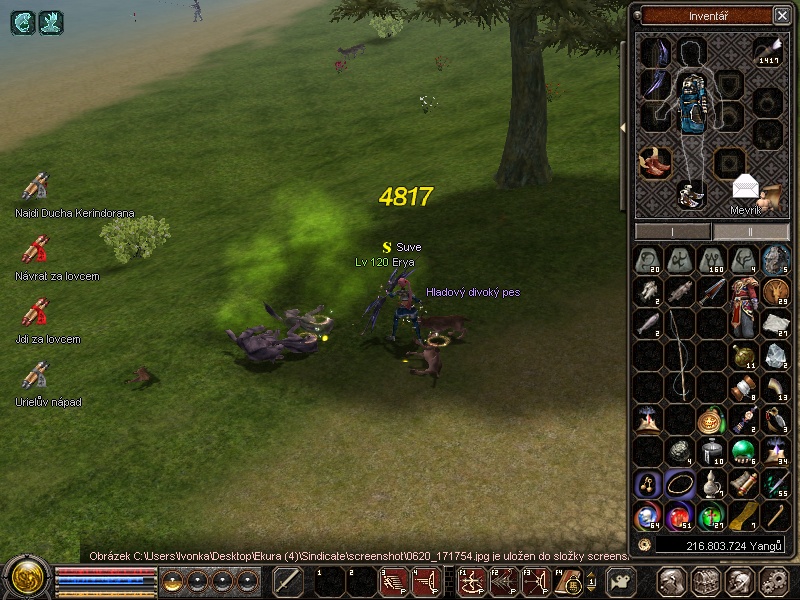Select the gold ring inventory item
The height and width of the screenshot is (600, 800).
679,484
